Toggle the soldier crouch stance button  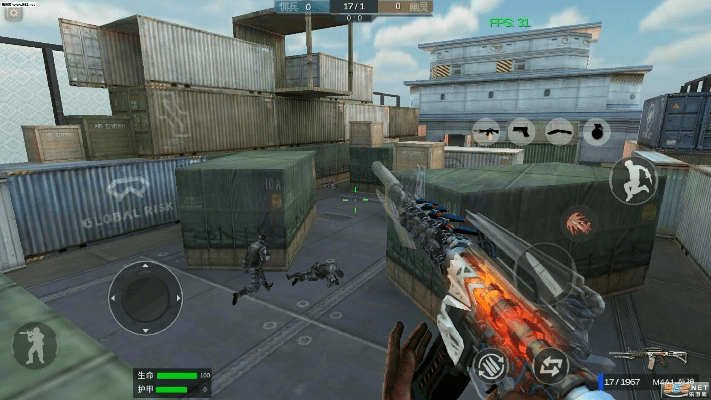[x=33, y=346]
